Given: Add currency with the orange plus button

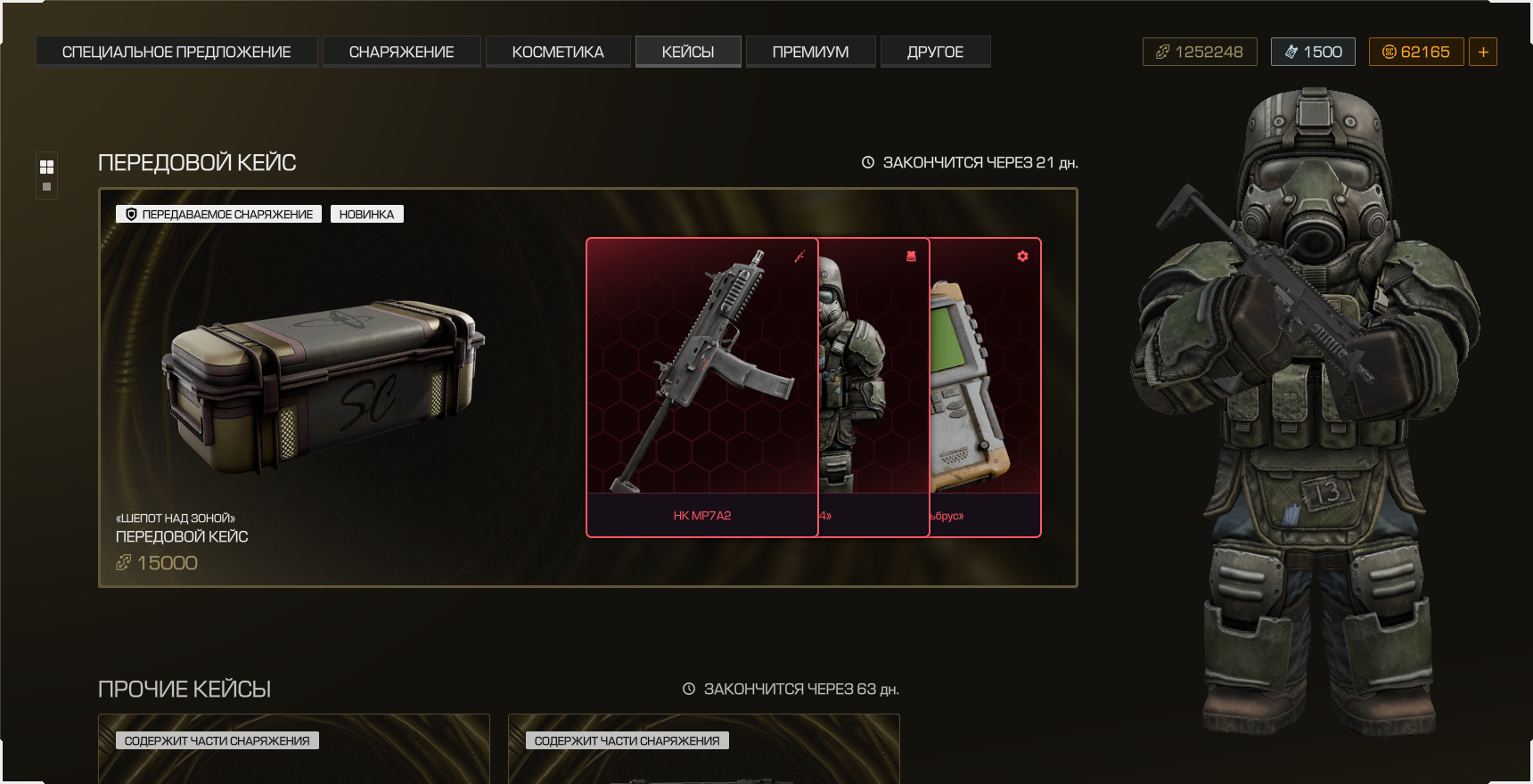Looking at the screenshot, I should coord(1483,52).
